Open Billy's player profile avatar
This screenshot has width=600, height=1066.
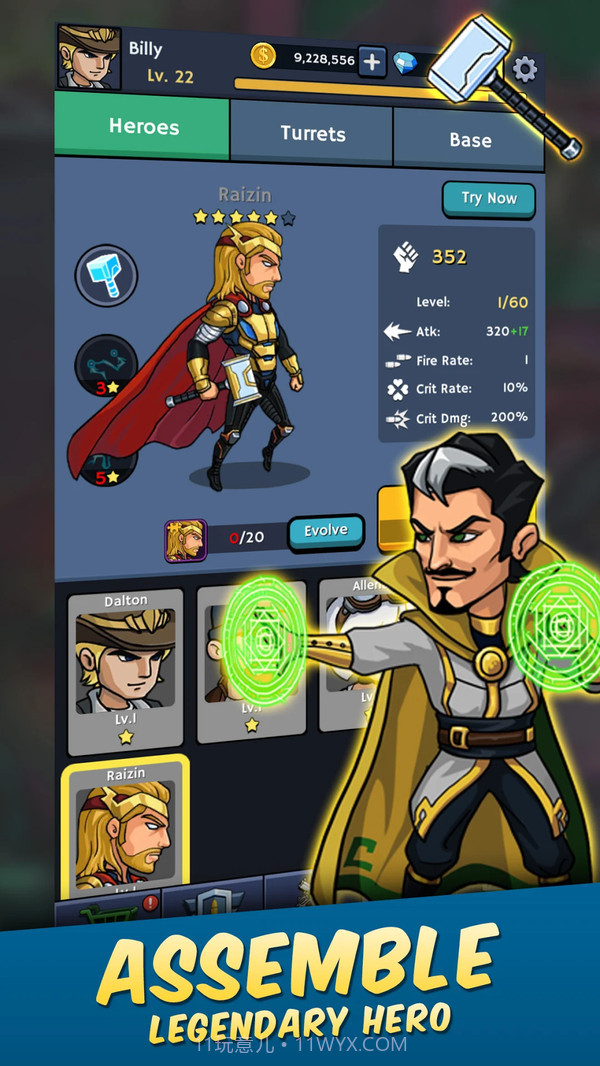click(89, 58)
